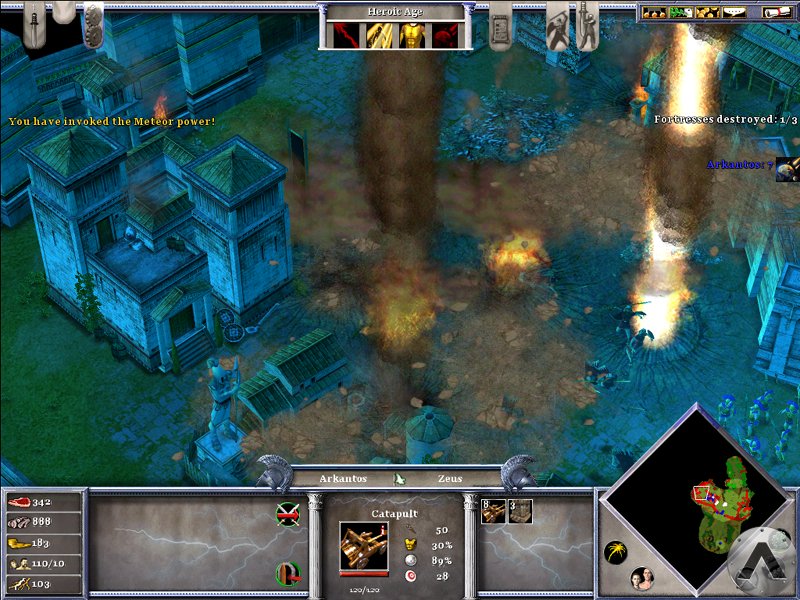Activate the yellow flare signal button
The height and width of the screenshot is (600, 800).
[x=616, y=553]
